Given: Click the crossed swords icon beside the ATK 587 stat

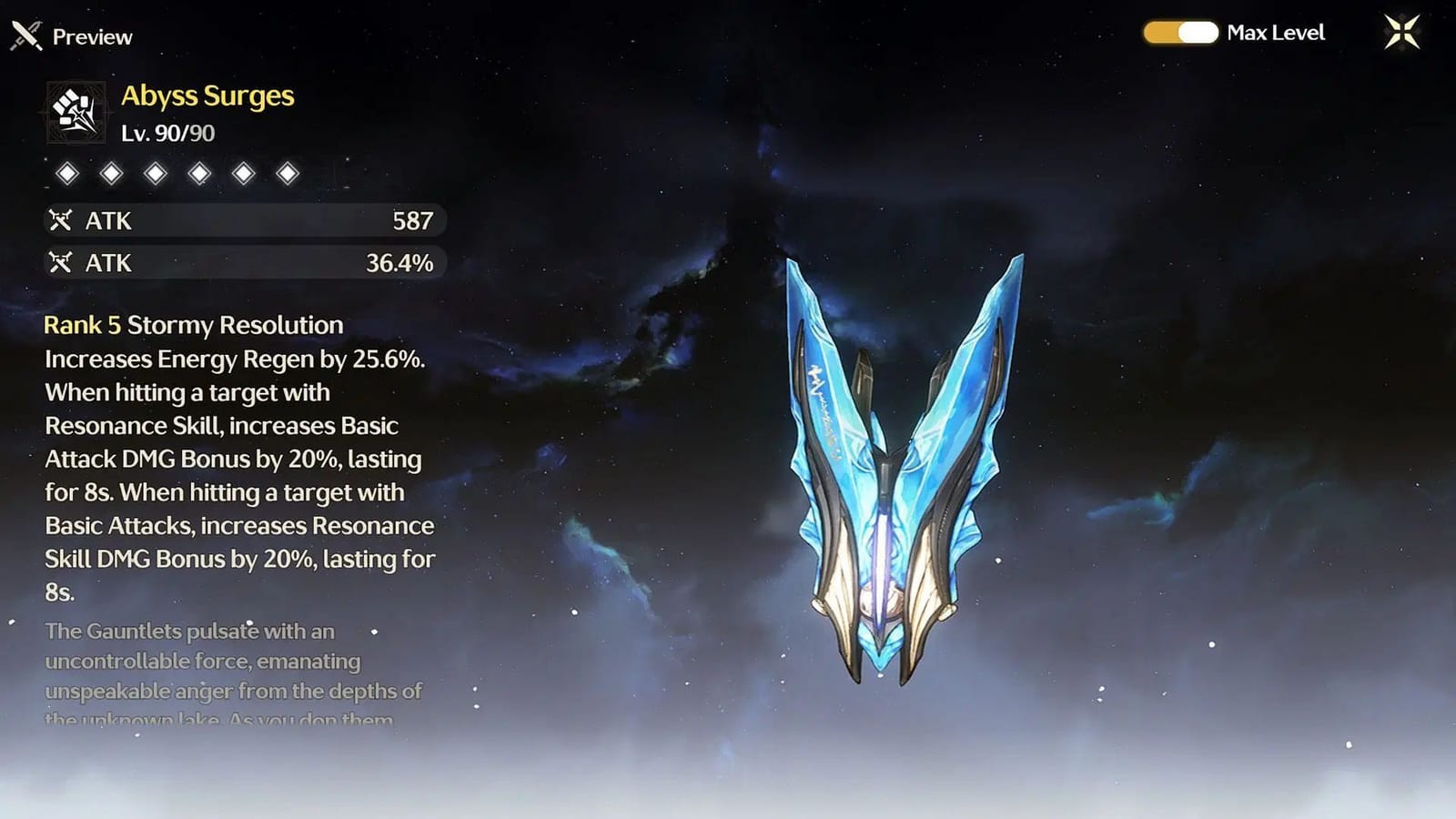Looking at the screenshot, I should point(60,219).
